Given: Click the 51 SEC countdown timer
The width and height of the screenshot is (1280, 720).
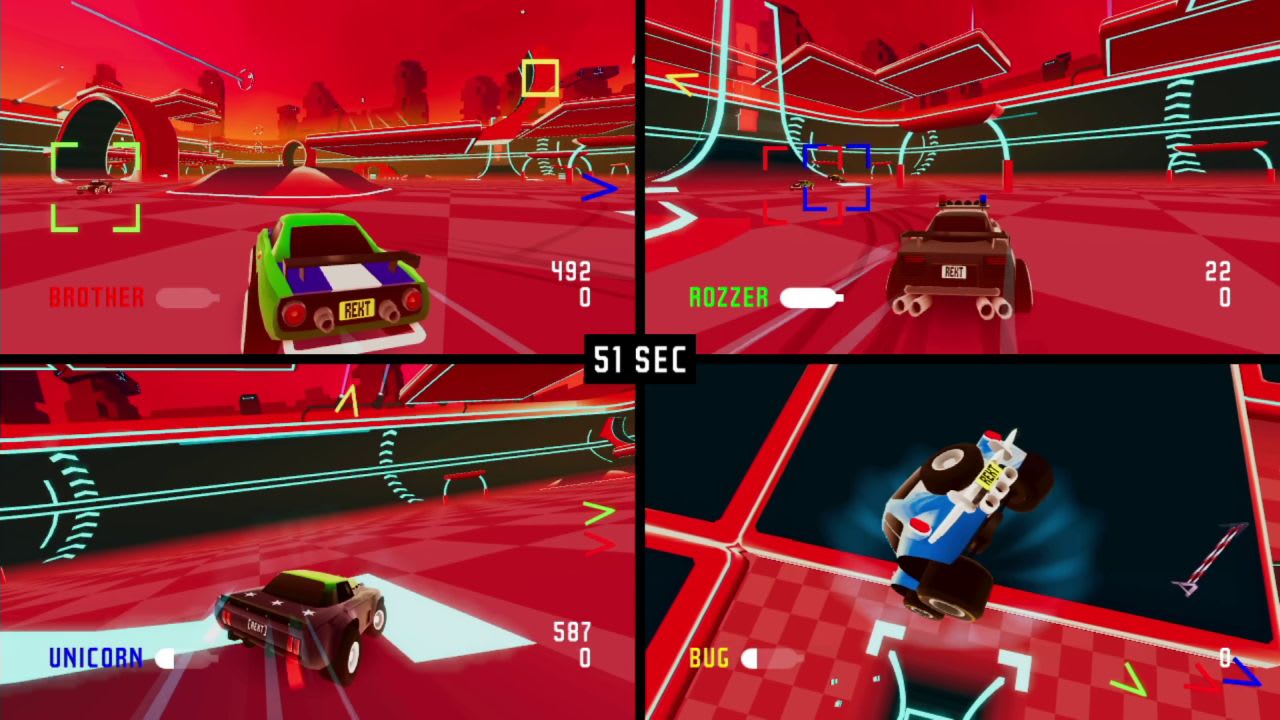Looking at the screenshot, I should [x=638, y=361].
